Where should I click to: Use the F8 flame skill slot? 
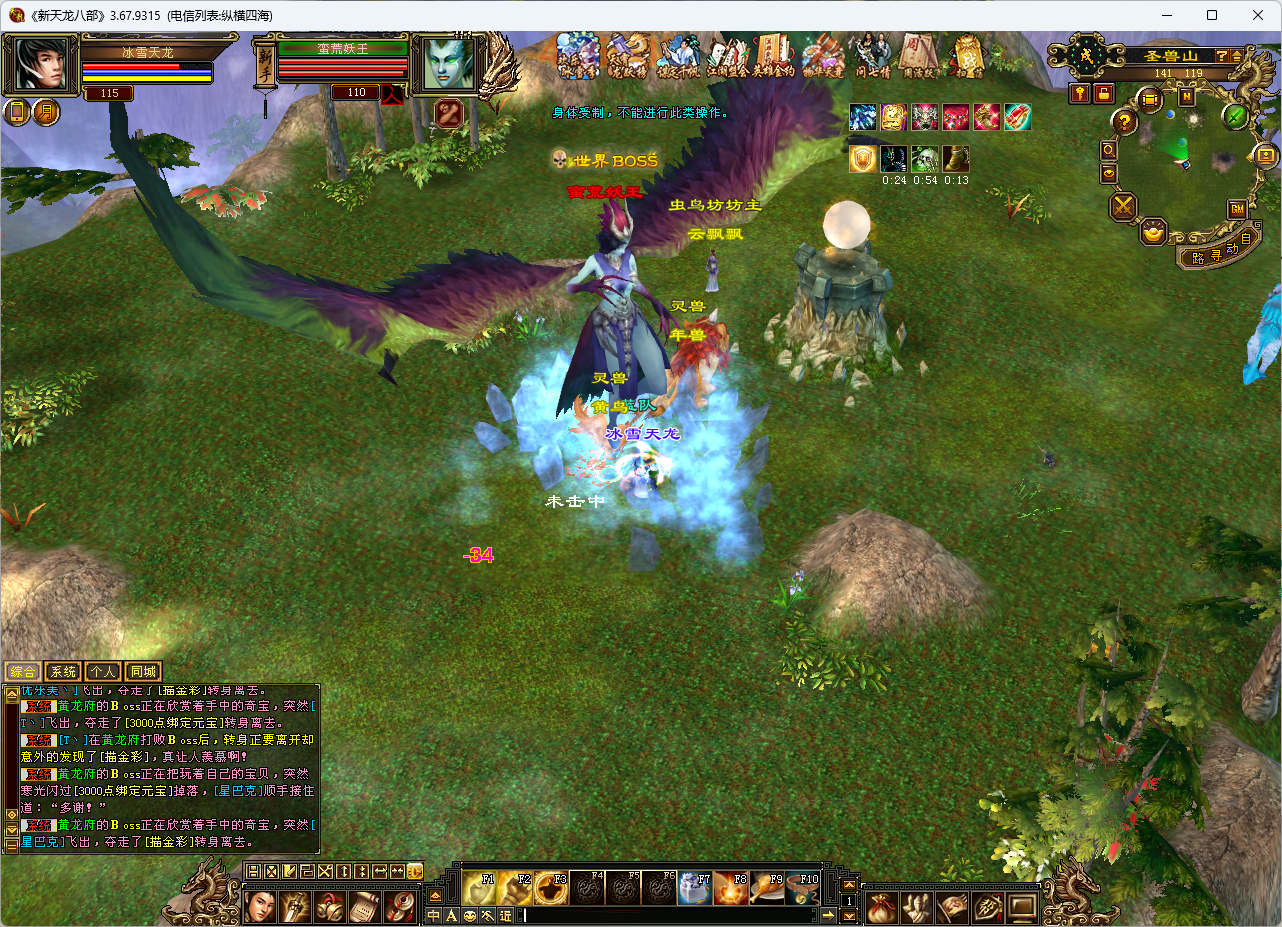731,888
